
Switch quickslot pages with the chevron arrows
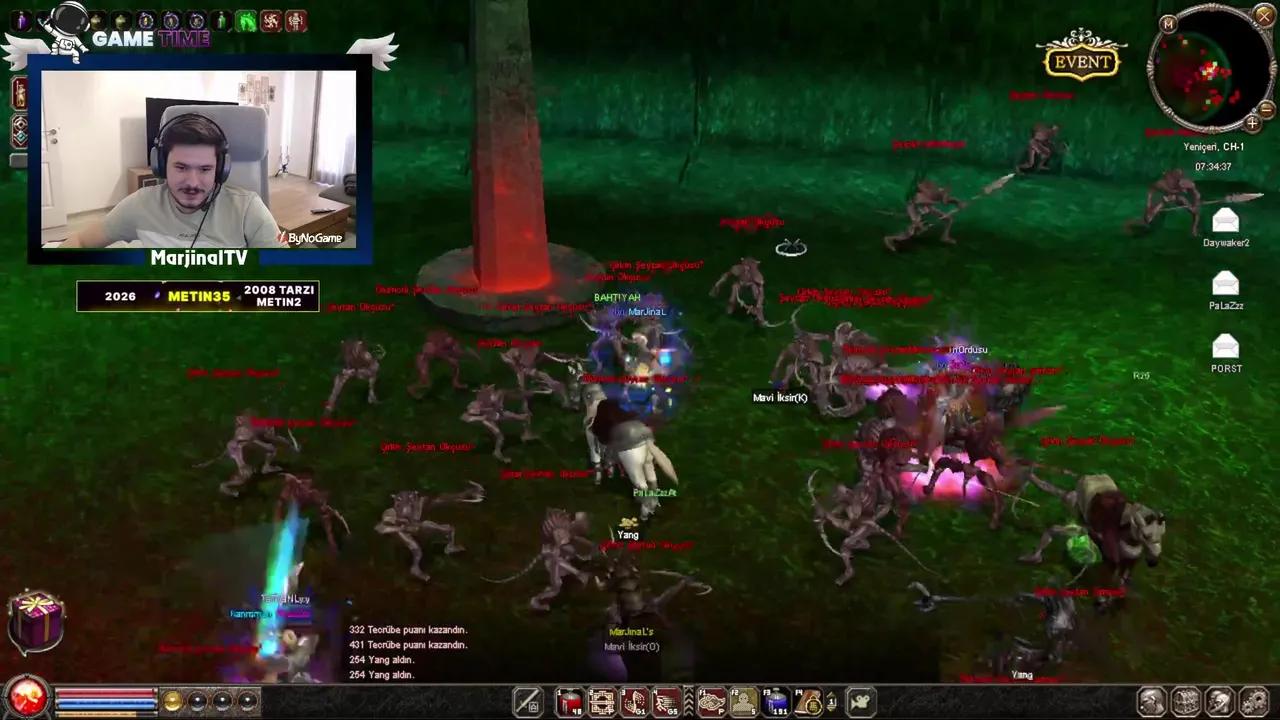pyautogui.click(x=689, y=701)
